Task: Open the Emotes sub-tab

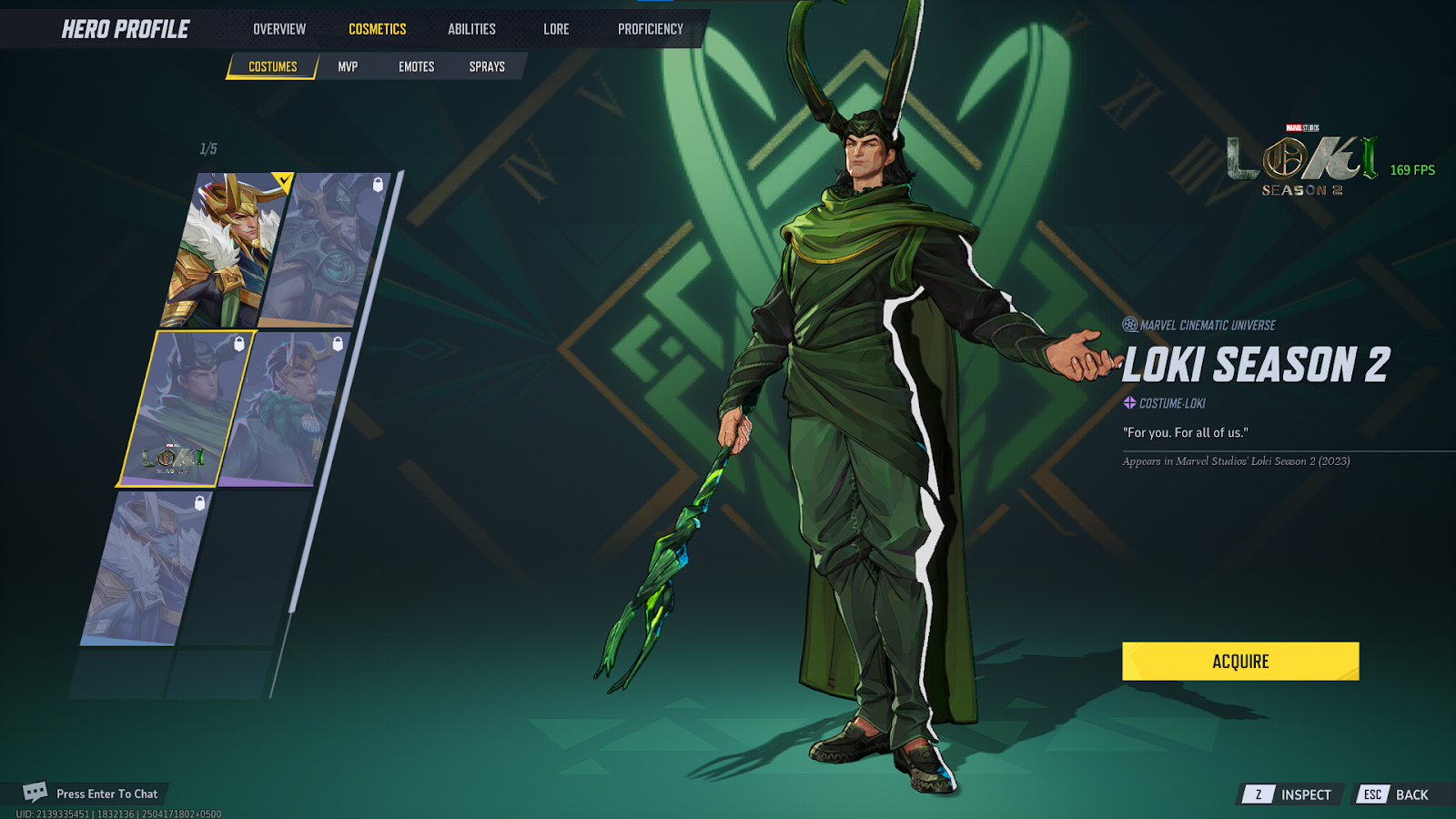Action: pyautogui.click(x=416, y=66)
